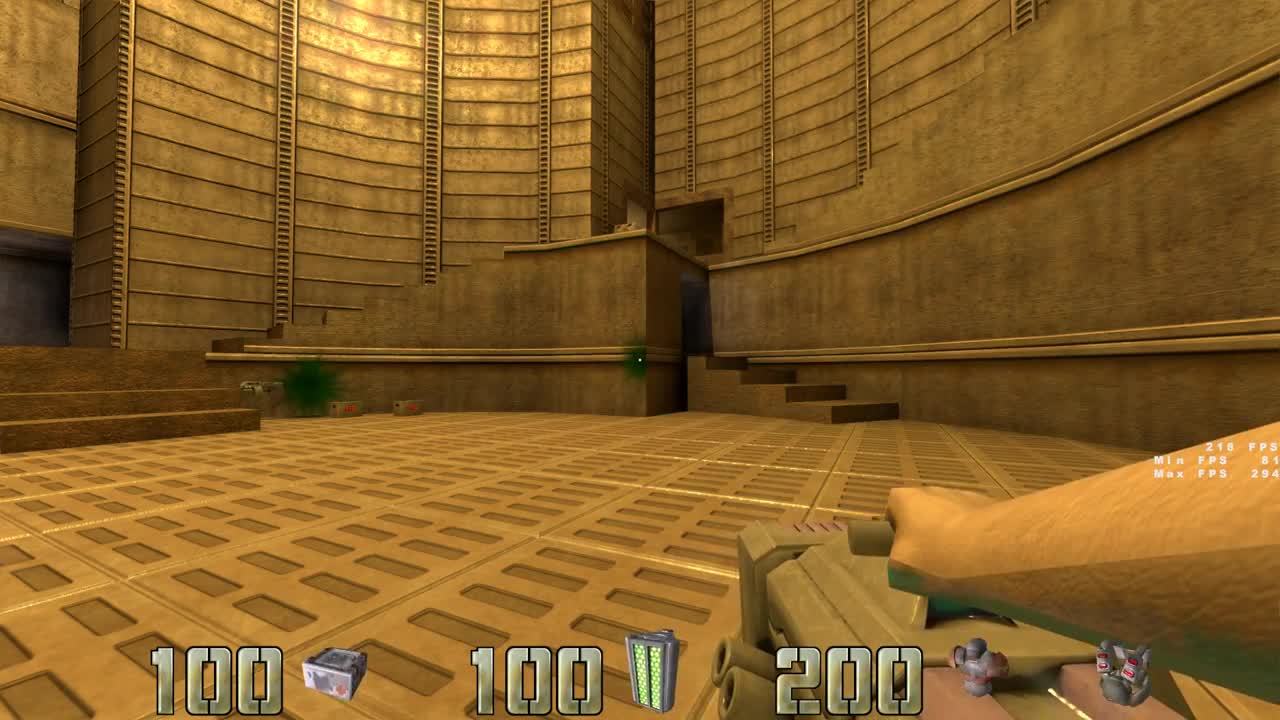
Task: Click the left ammo box pickup on the floor
Action: click(346, 407)
